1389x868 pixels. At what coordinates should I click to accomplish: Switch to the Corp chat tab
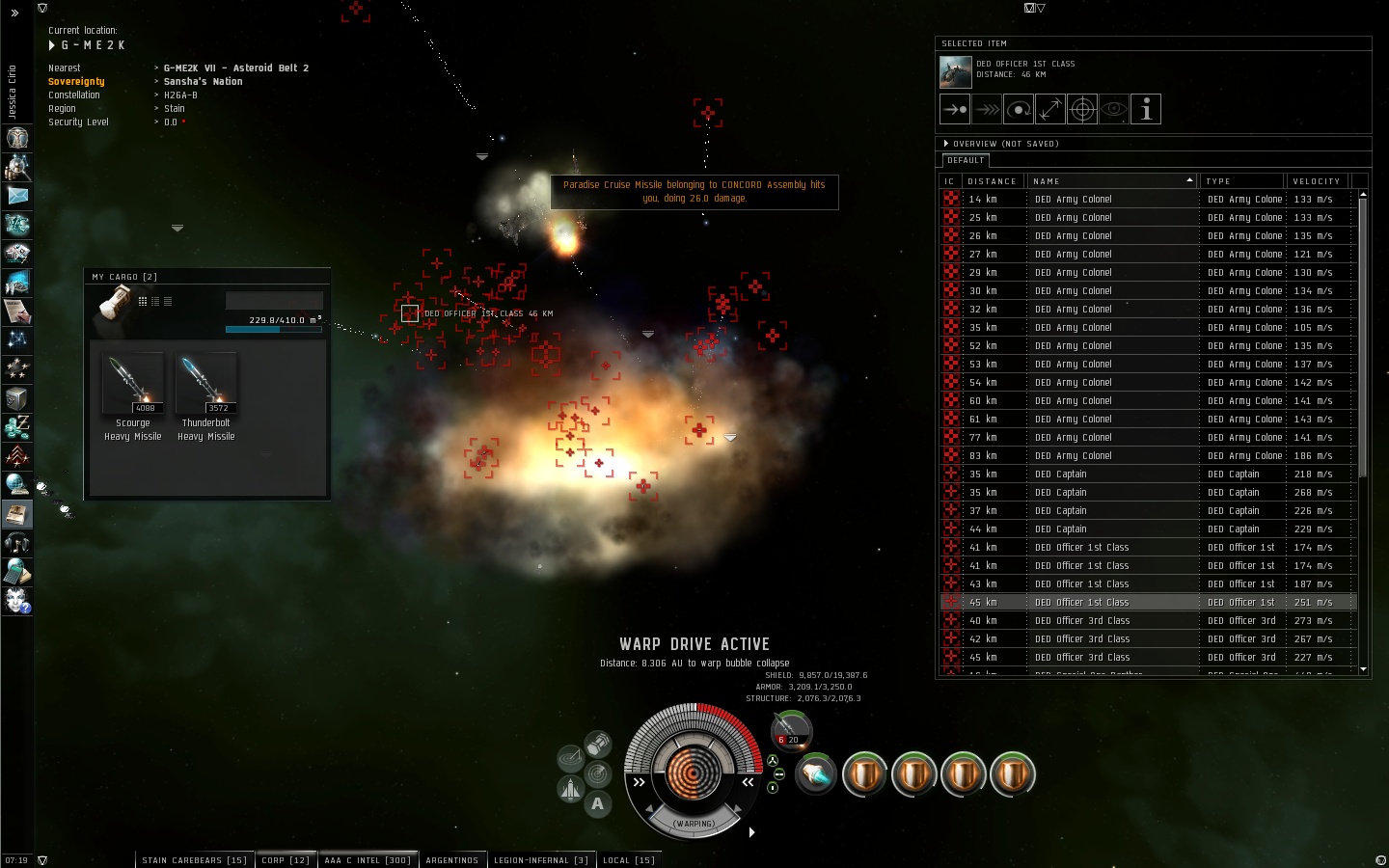(286, 860)
